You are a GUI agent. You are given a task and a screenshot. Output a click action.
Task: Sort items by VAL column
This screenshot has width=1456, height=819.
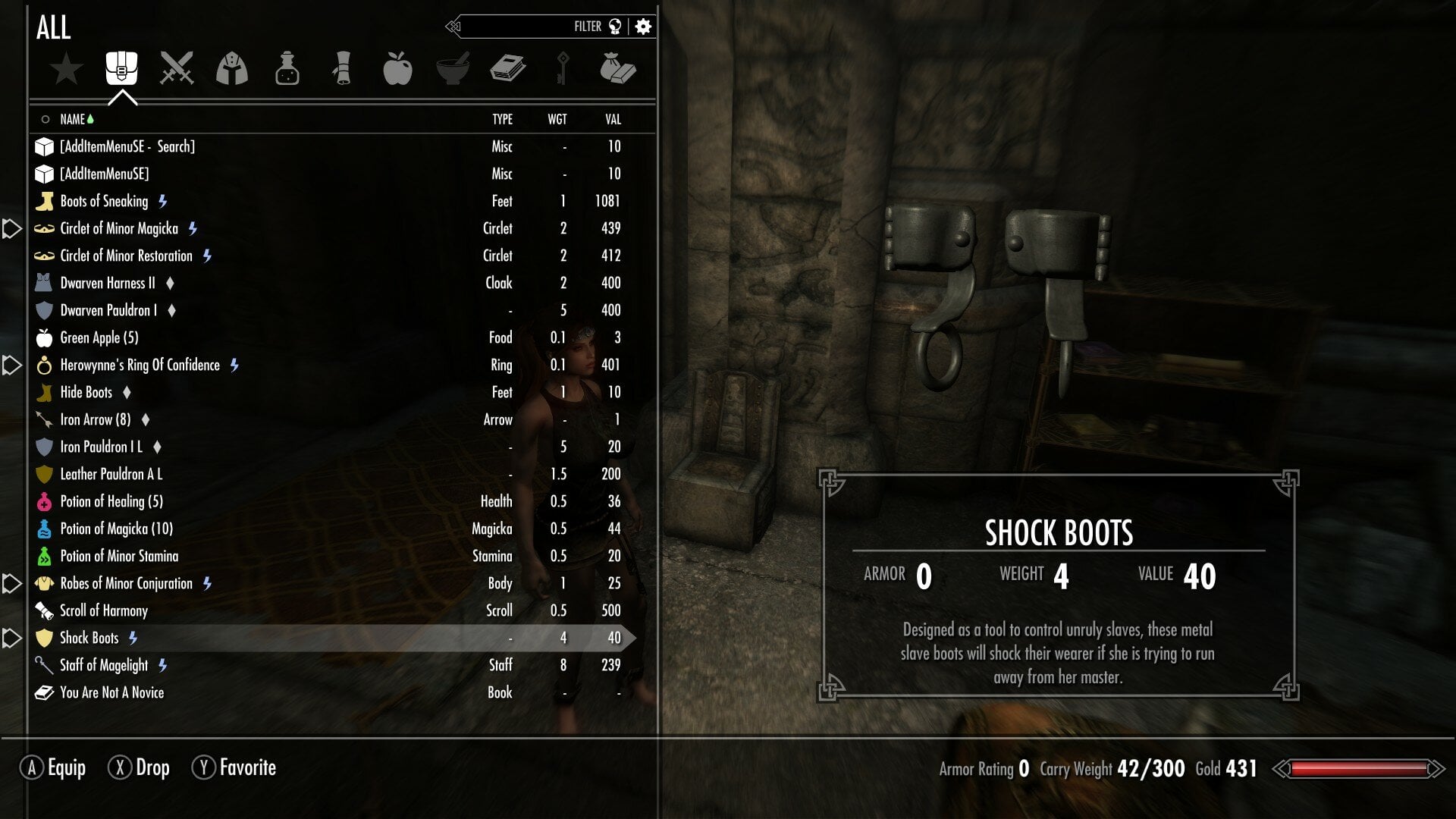(x=613, y=119)
